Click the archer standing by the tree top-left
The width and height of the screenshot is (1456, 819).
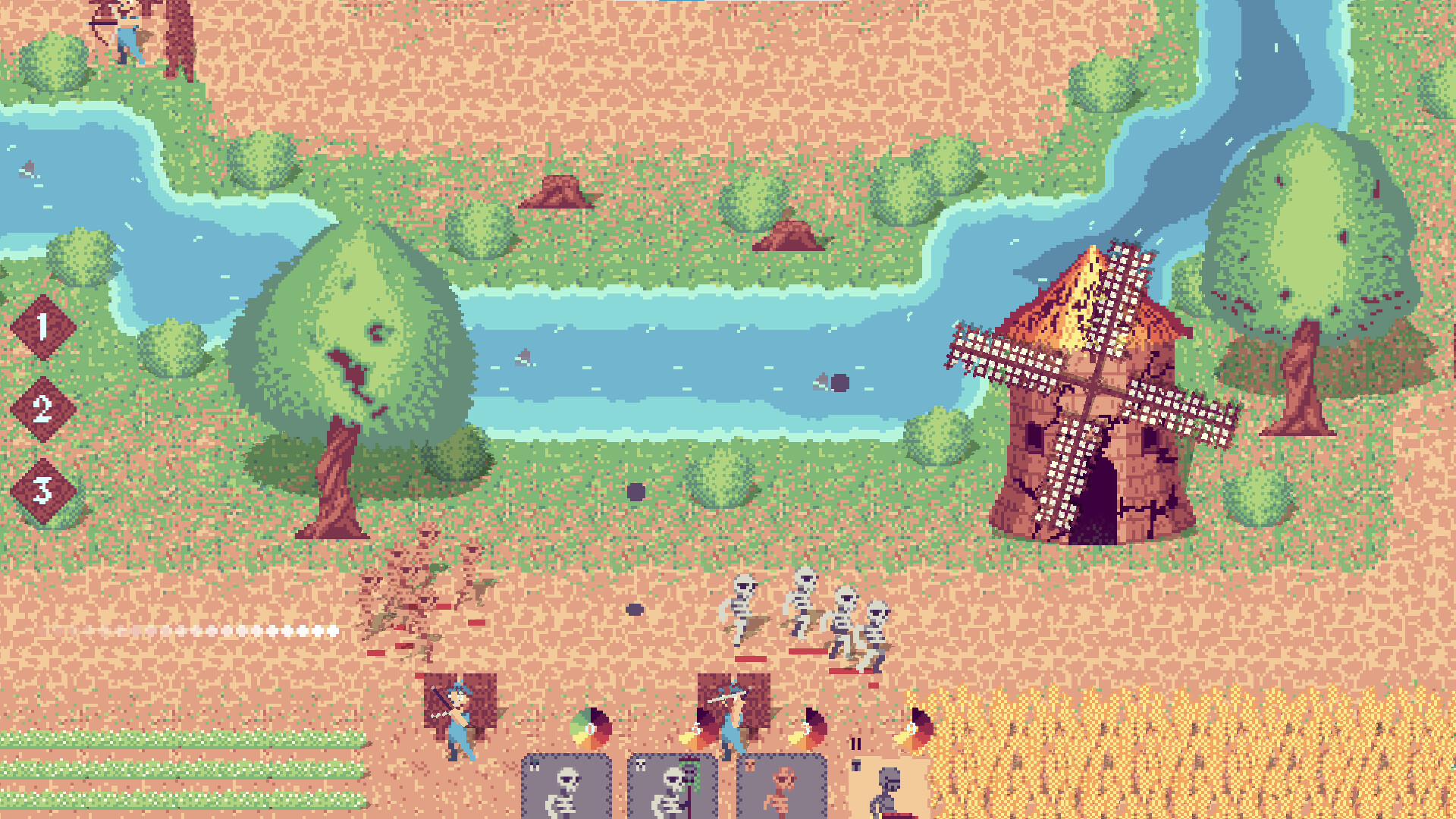point(125,34)
